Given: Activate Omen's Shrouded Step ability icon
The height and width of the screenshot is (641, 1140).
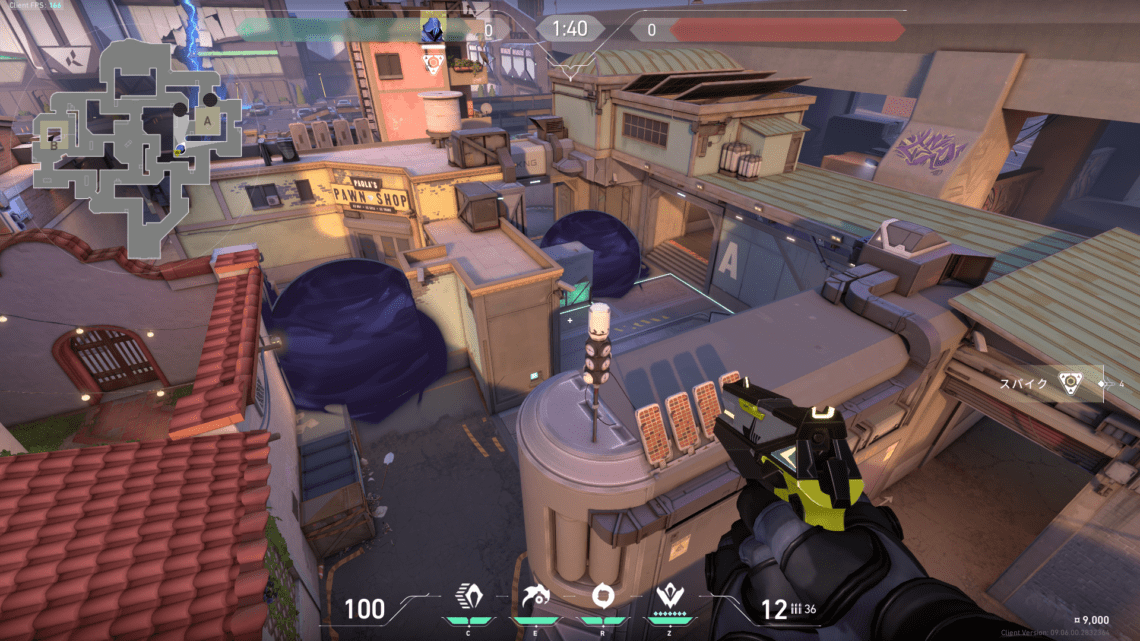Looking at the screenshot, I should coord(467,599).
